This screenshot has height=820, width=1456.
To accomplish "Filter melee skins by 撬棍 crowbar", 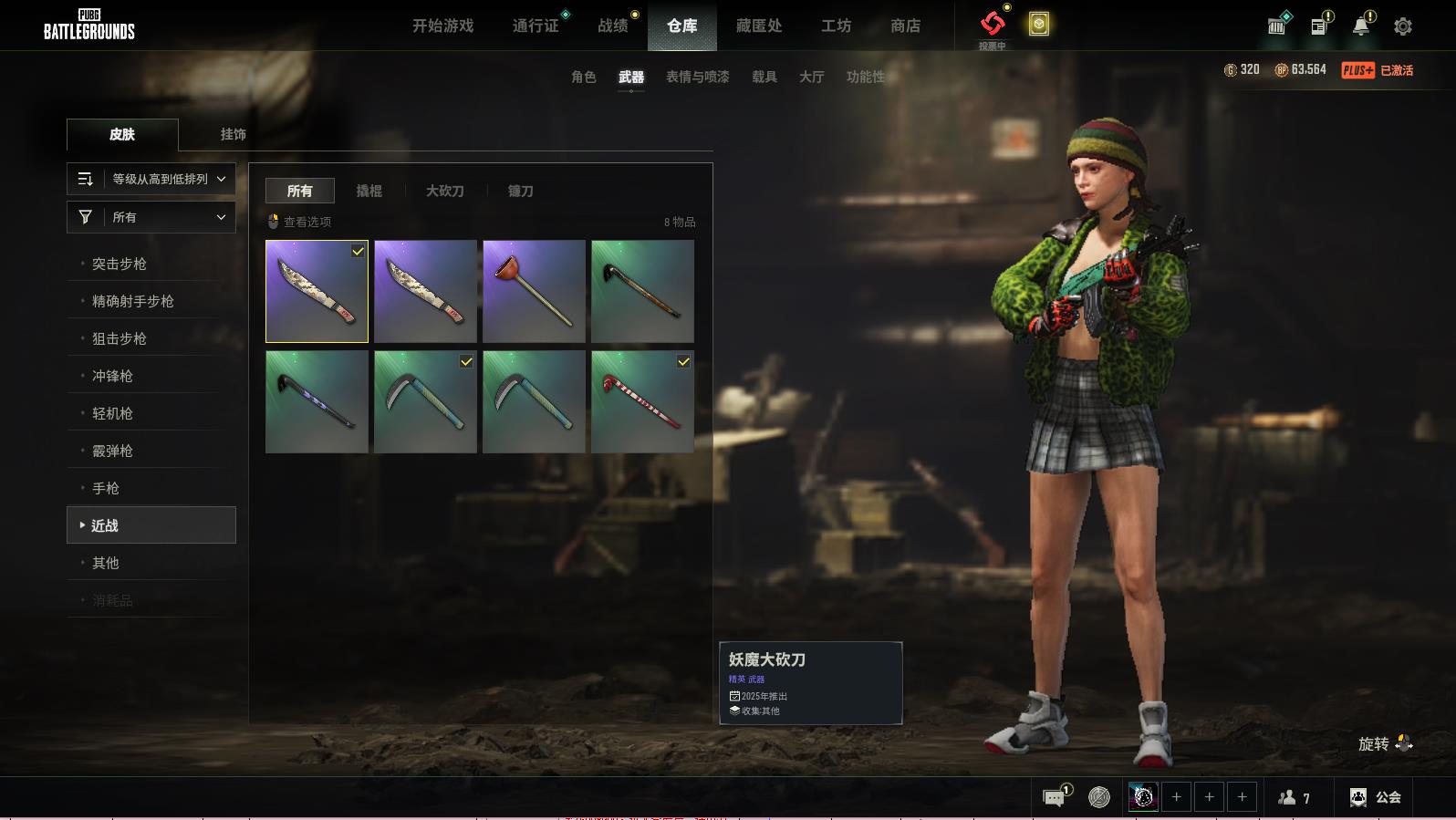I will (x=369, y=191).
